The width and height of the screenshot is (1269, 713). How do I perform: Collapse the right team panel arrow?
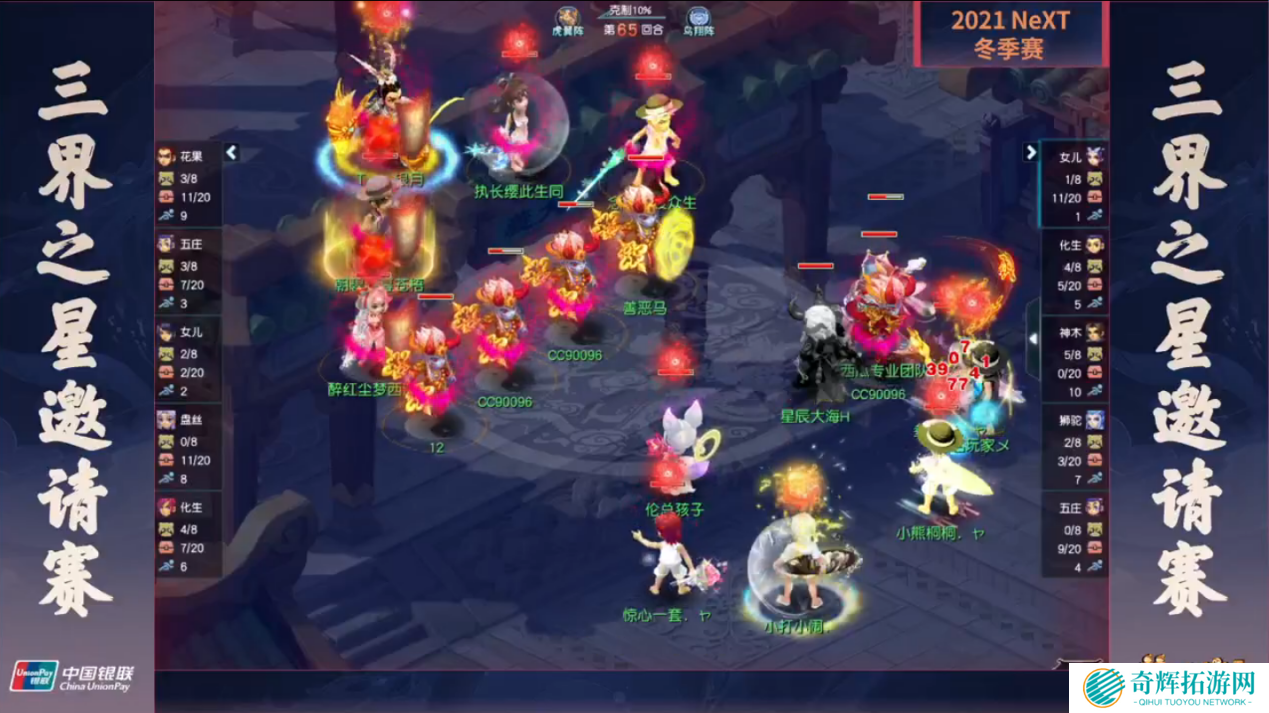click(x=1031, y=153)
